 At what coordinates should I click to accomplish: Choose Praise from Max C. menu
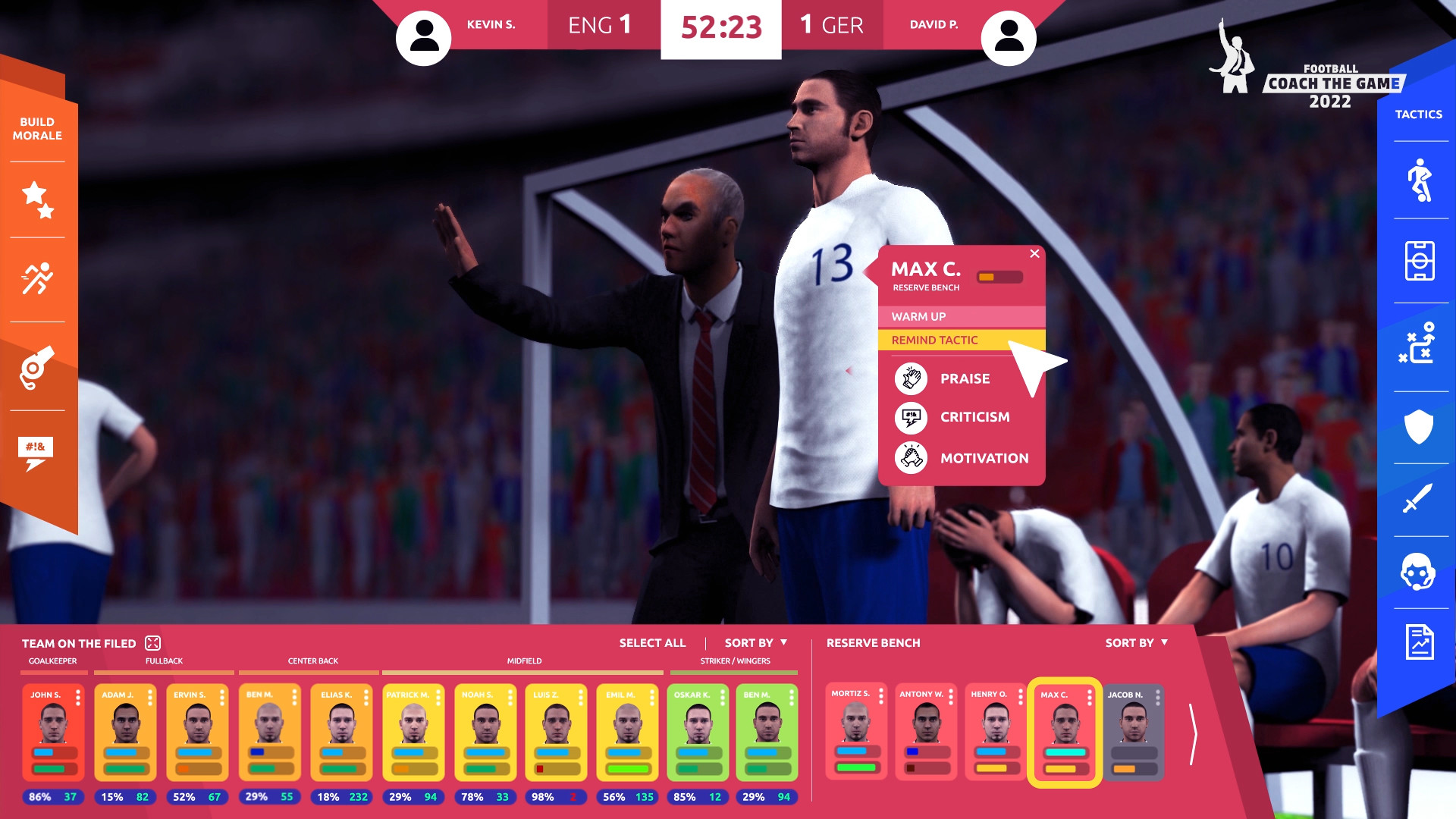pos(965,379)
